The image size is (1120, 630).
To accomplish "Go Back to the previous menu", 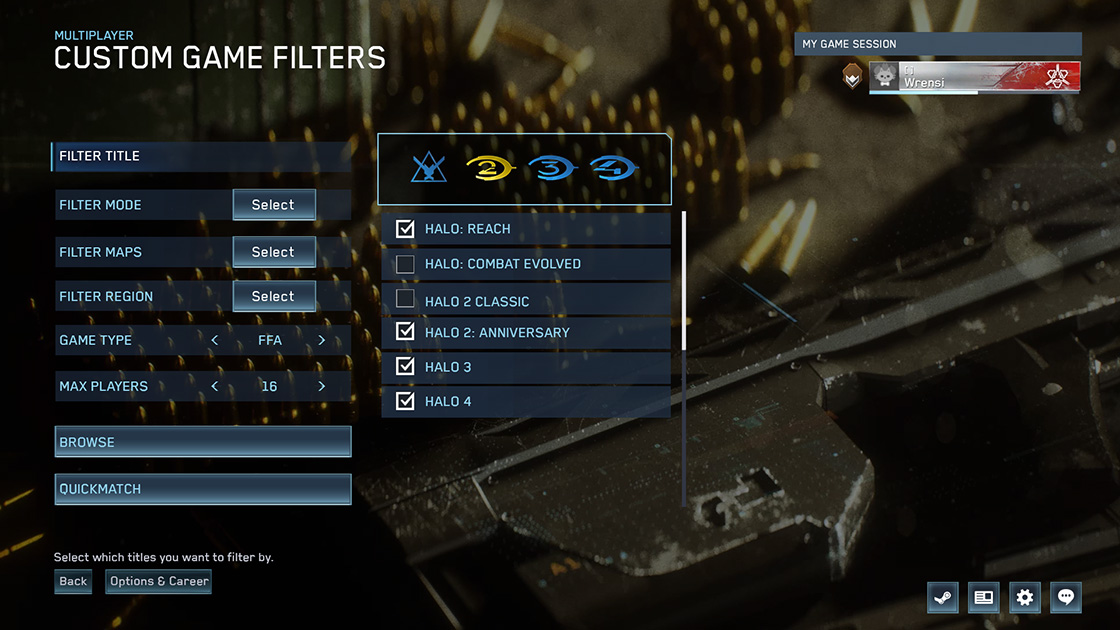I will 73,581.
